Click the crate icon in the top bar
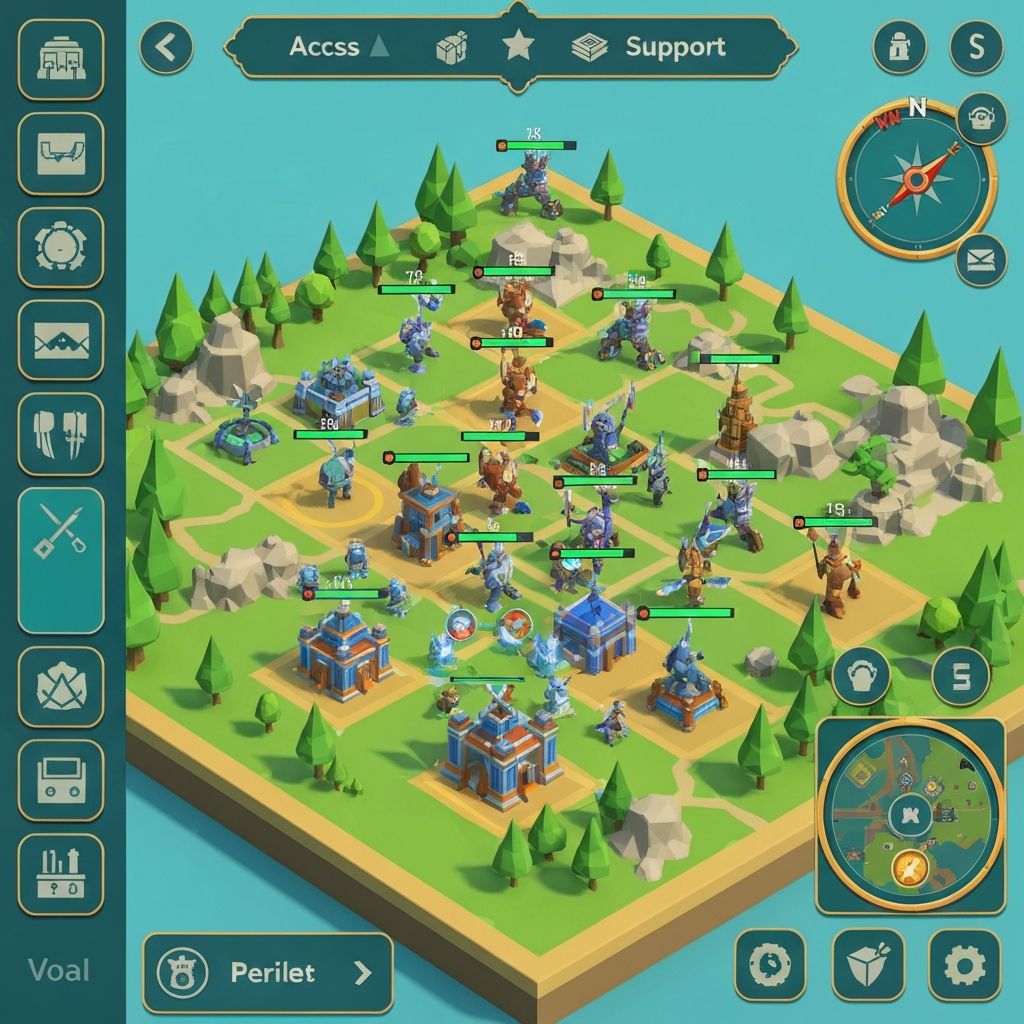Screen dimensions: 1024x1024 pos(452,47)
